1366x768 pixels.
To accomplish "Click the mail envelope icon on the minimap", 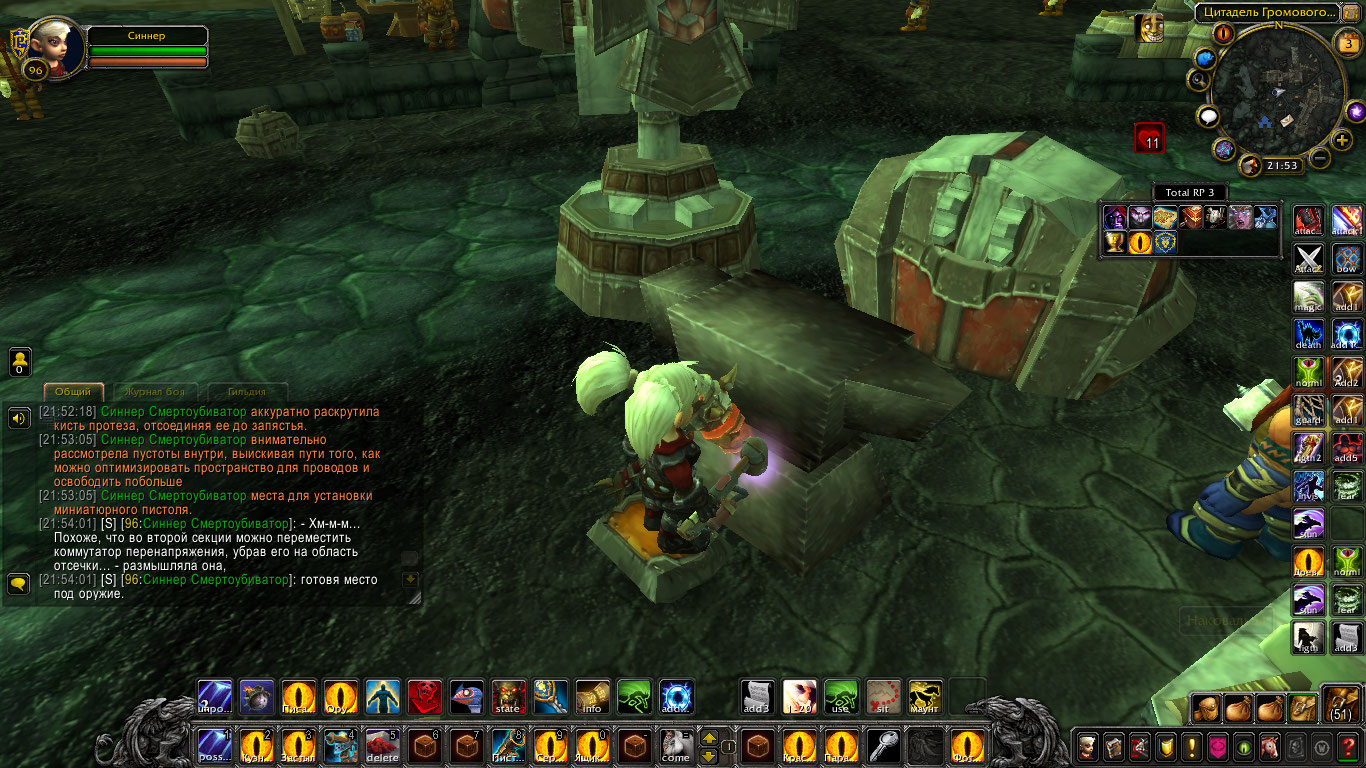I will (1286, 119).
